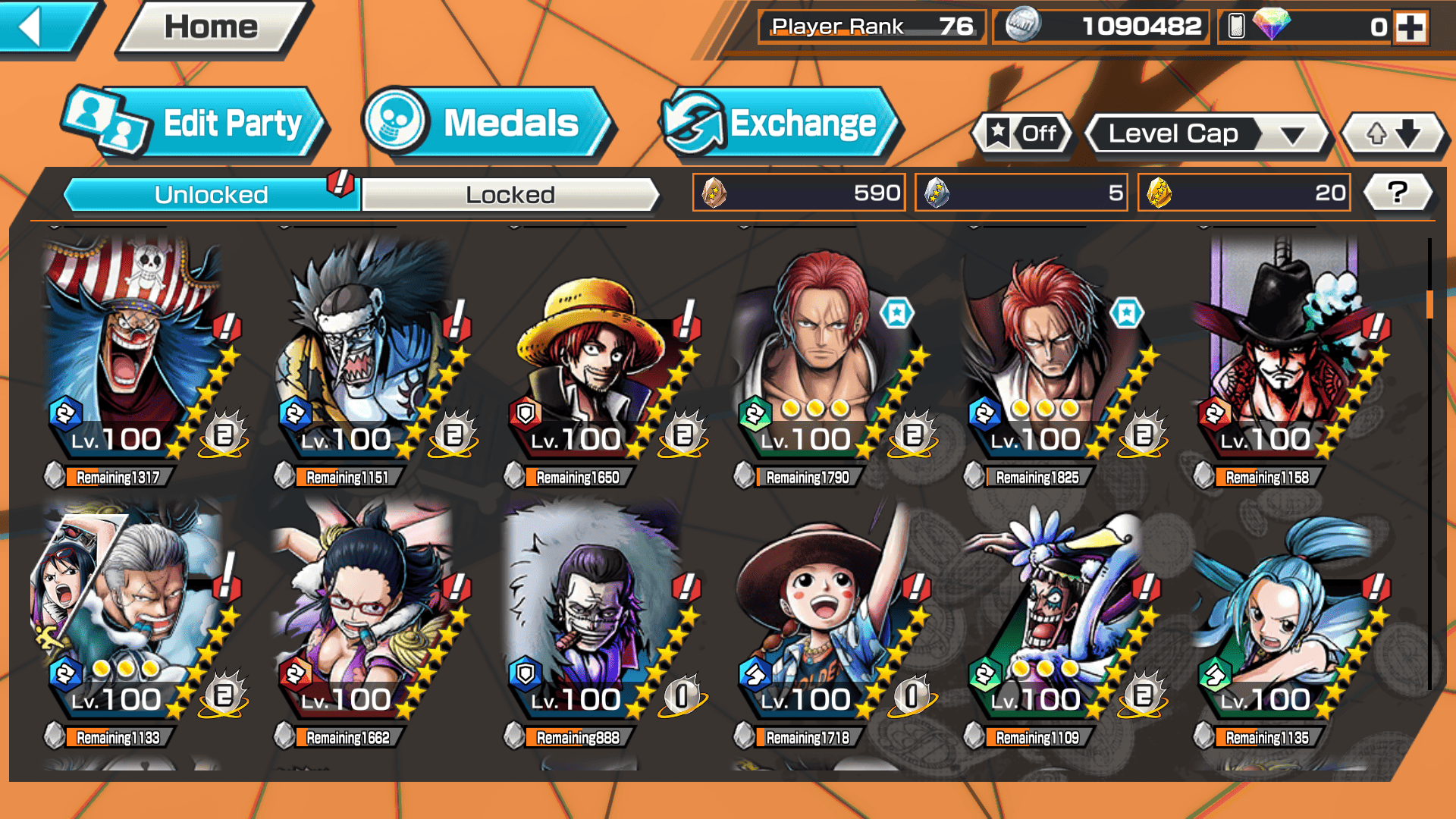Reverse the sort order with arrows button
The height and width of the screenshot is (819, 1456).
[x=1392, y=134]
